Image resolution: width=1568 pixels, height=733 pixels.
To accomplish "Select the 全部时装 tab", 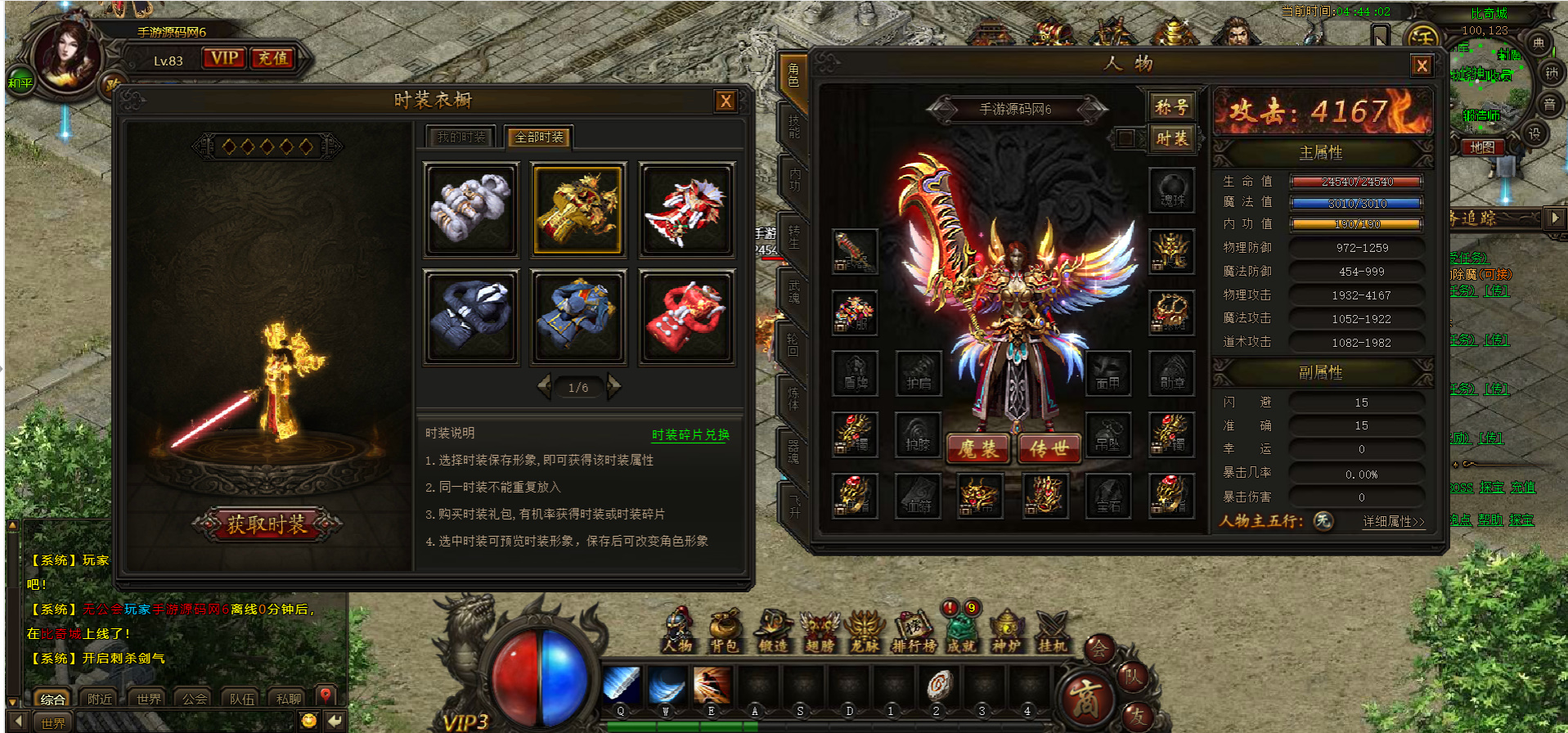I will pyautogui.click(x=538, y=137).
